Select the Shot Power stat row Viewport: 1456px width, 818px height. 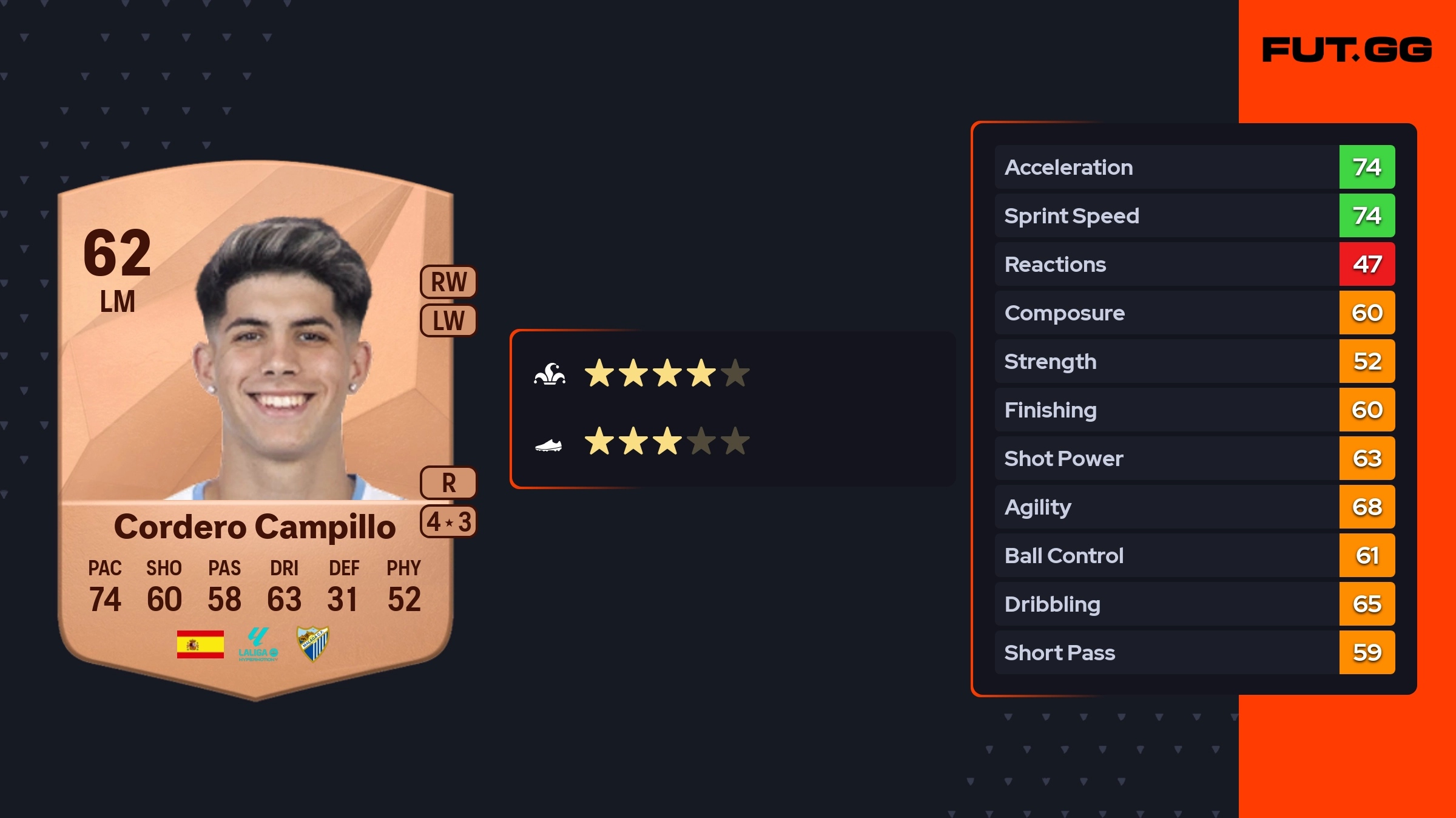[1194, 458]
